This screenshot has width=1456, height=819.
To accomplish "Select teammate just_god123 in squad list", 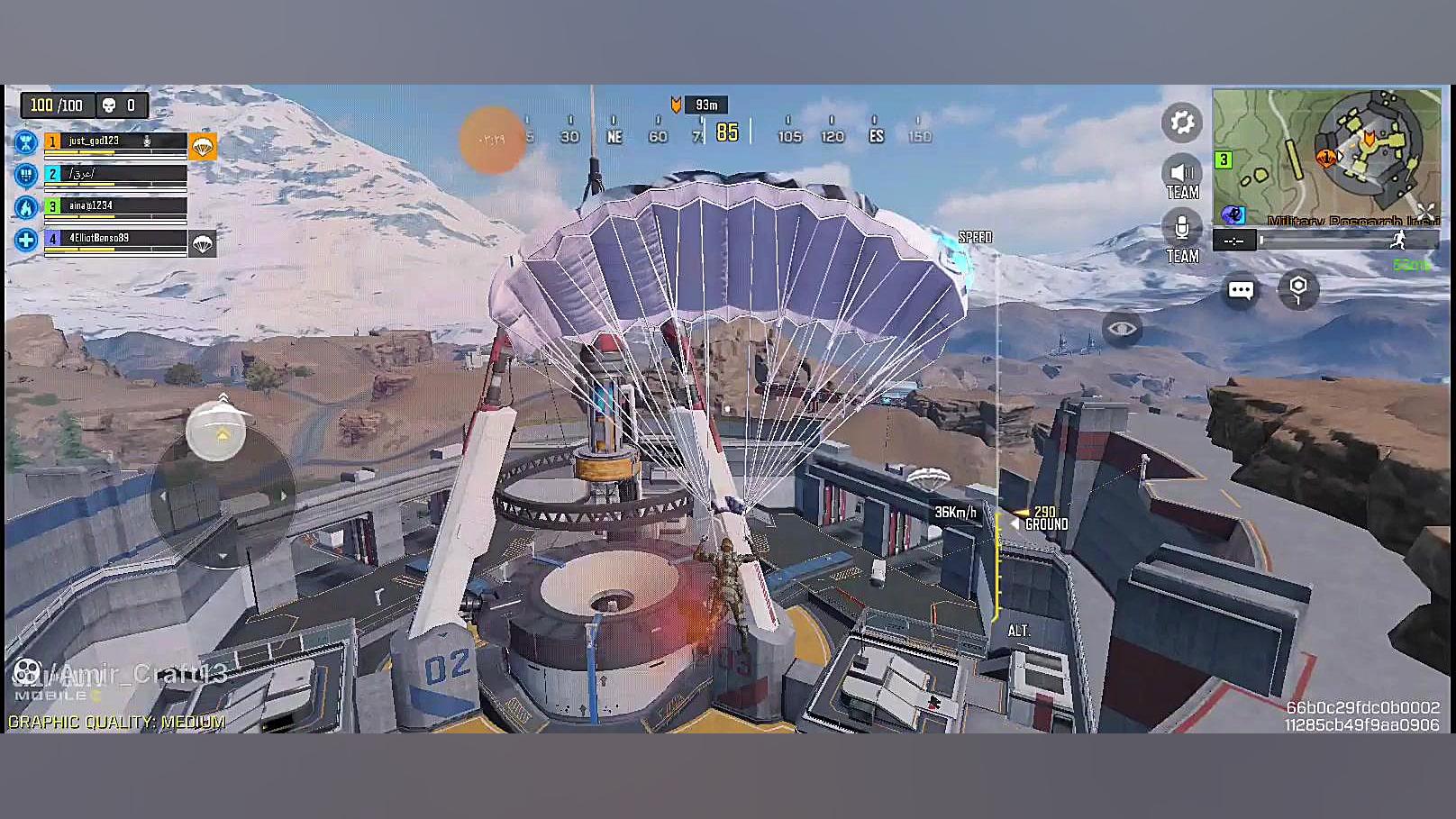I will tap(115, 141).
